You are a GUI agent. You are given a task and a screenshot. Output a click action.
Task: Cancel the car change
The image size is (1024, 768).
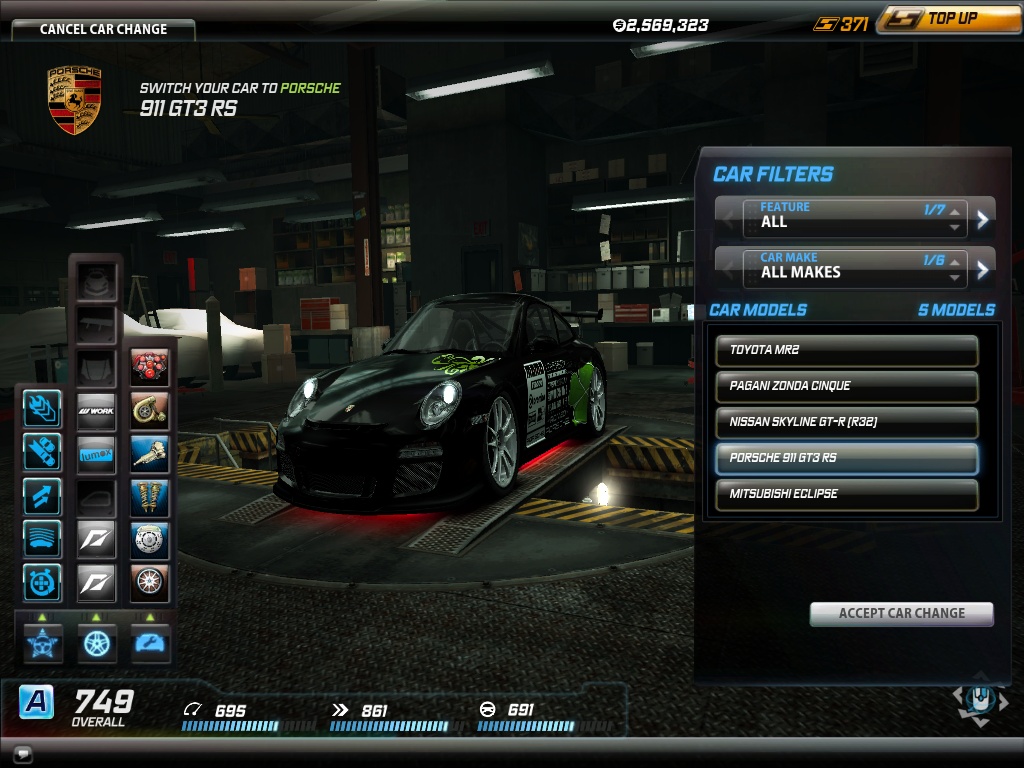click(x=102, y=29)
